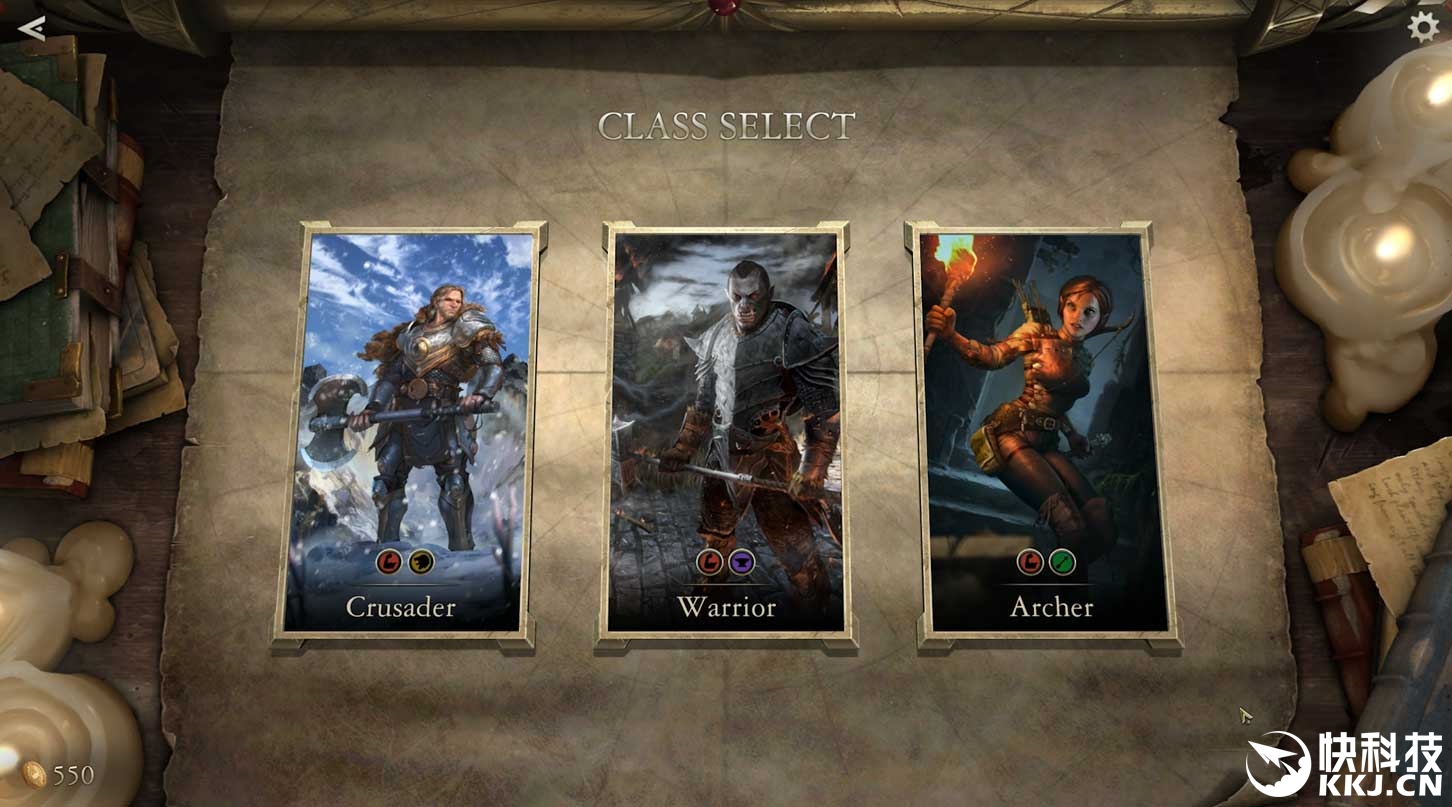1452x807 pixels.
Task: Open settings via the gear icon
Action: (x=1423, y=27)
